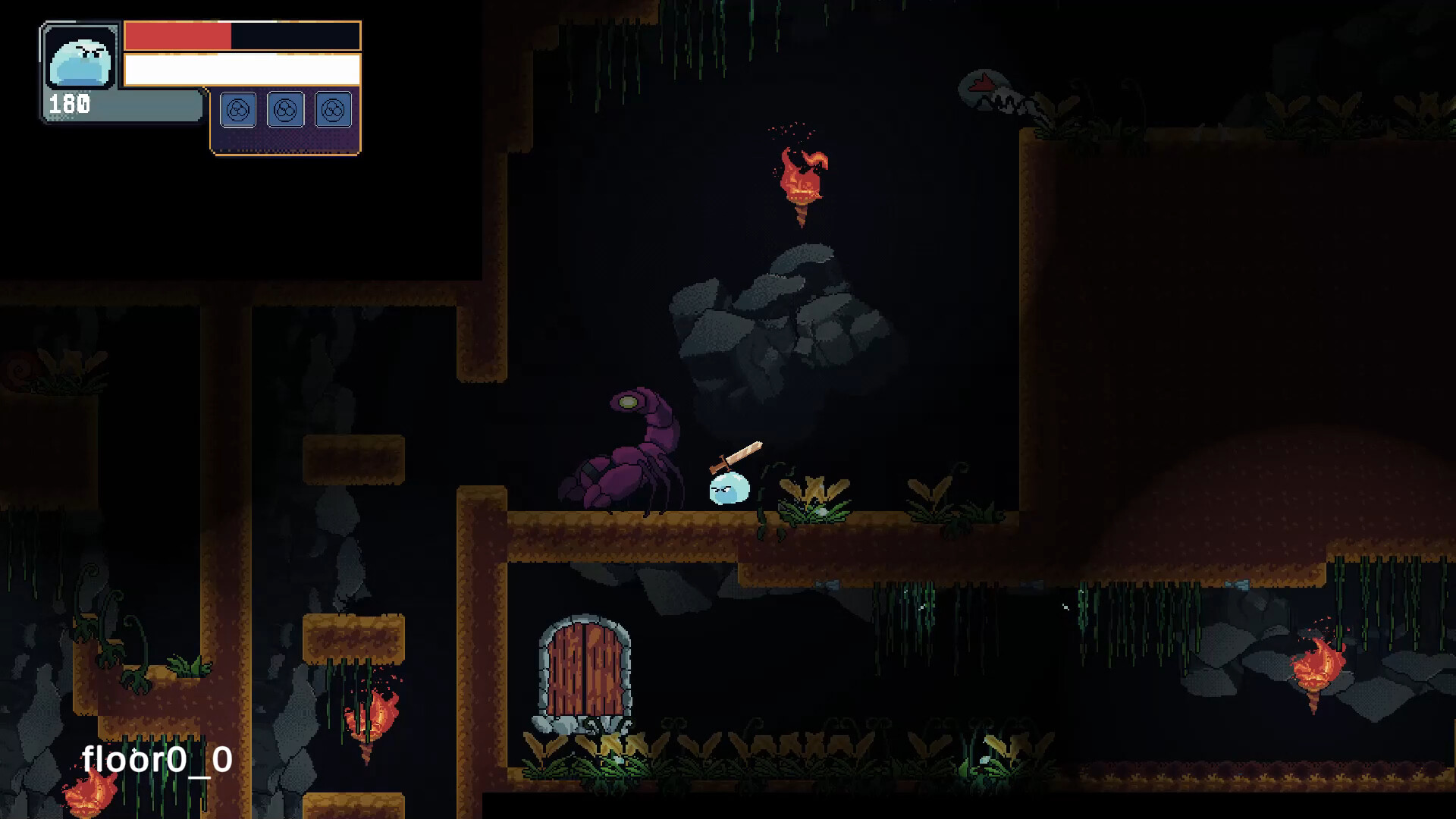This screenshot has width=1456, height=819.
Task: Click the floor0_0 level label
Action: (x=158, y=760)
